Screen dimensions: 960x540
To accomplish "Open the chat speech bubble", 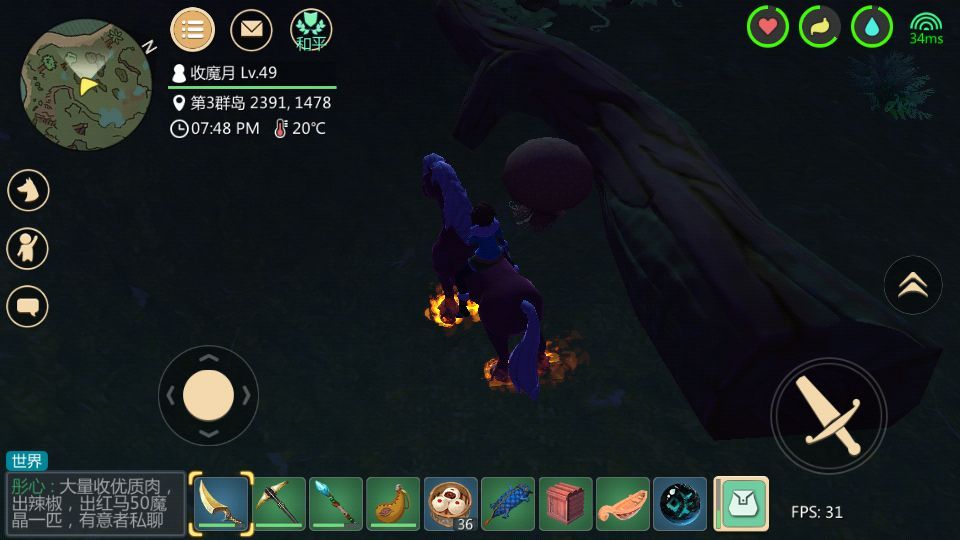I will (x=28, y=306).
